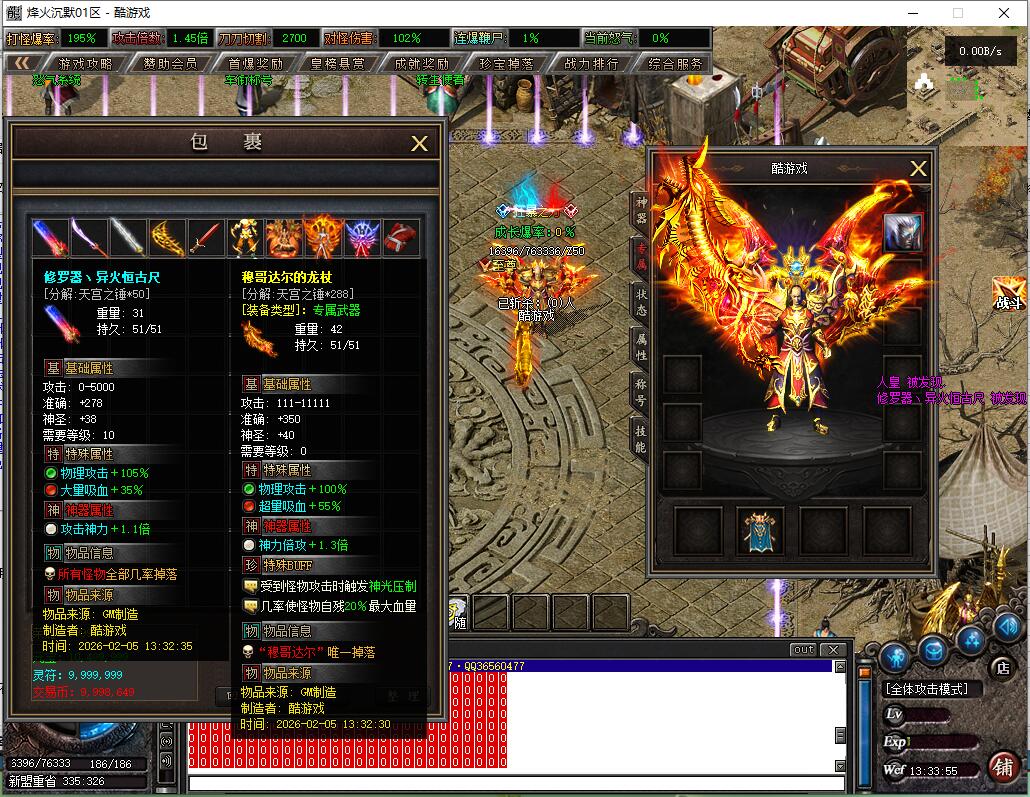This screenshot has width=1030, height=797.
Task: Switch to the 神器 artifact tab
Action: point(641,208)
